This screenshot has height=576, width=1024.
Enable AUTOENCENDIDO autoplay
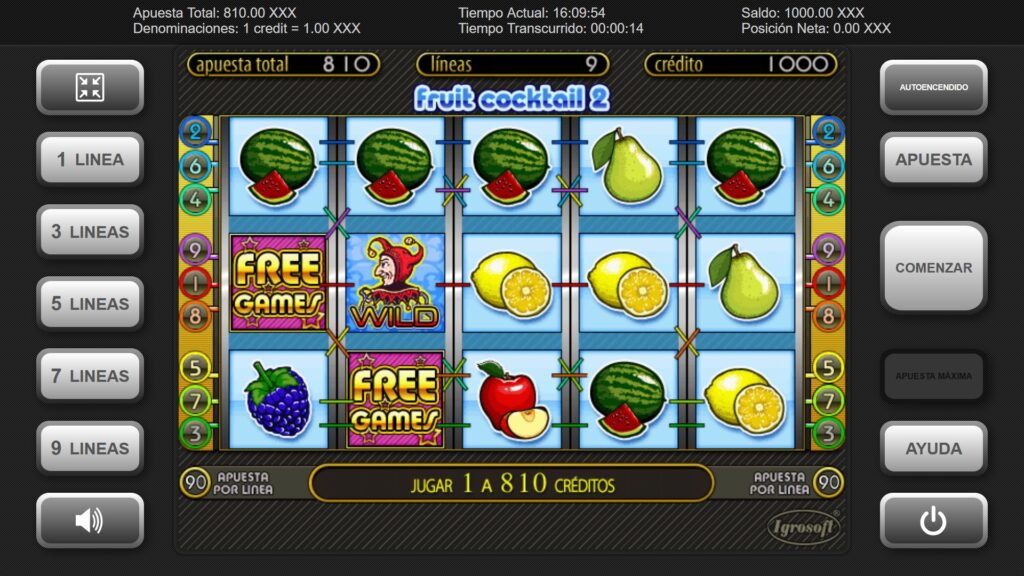[933, 88]
